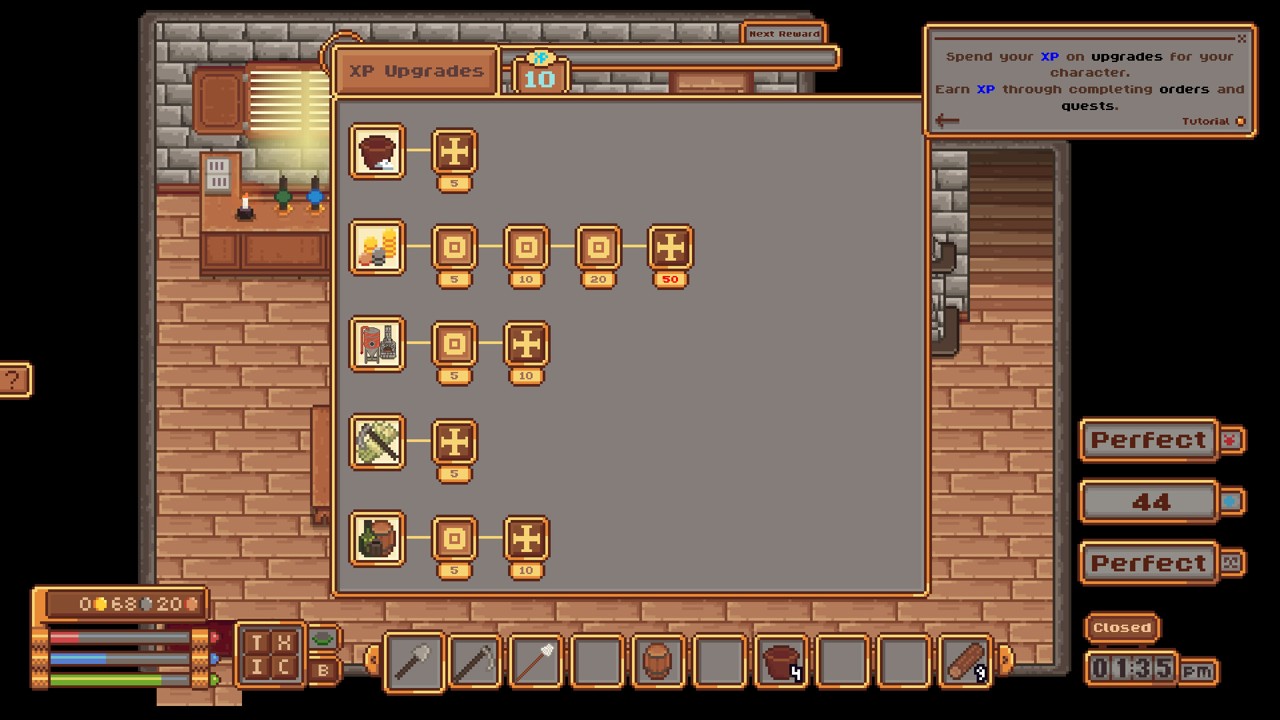The image size is (1280, 720).
Task: Open the XP Upgrades tab
Action: 416,72
